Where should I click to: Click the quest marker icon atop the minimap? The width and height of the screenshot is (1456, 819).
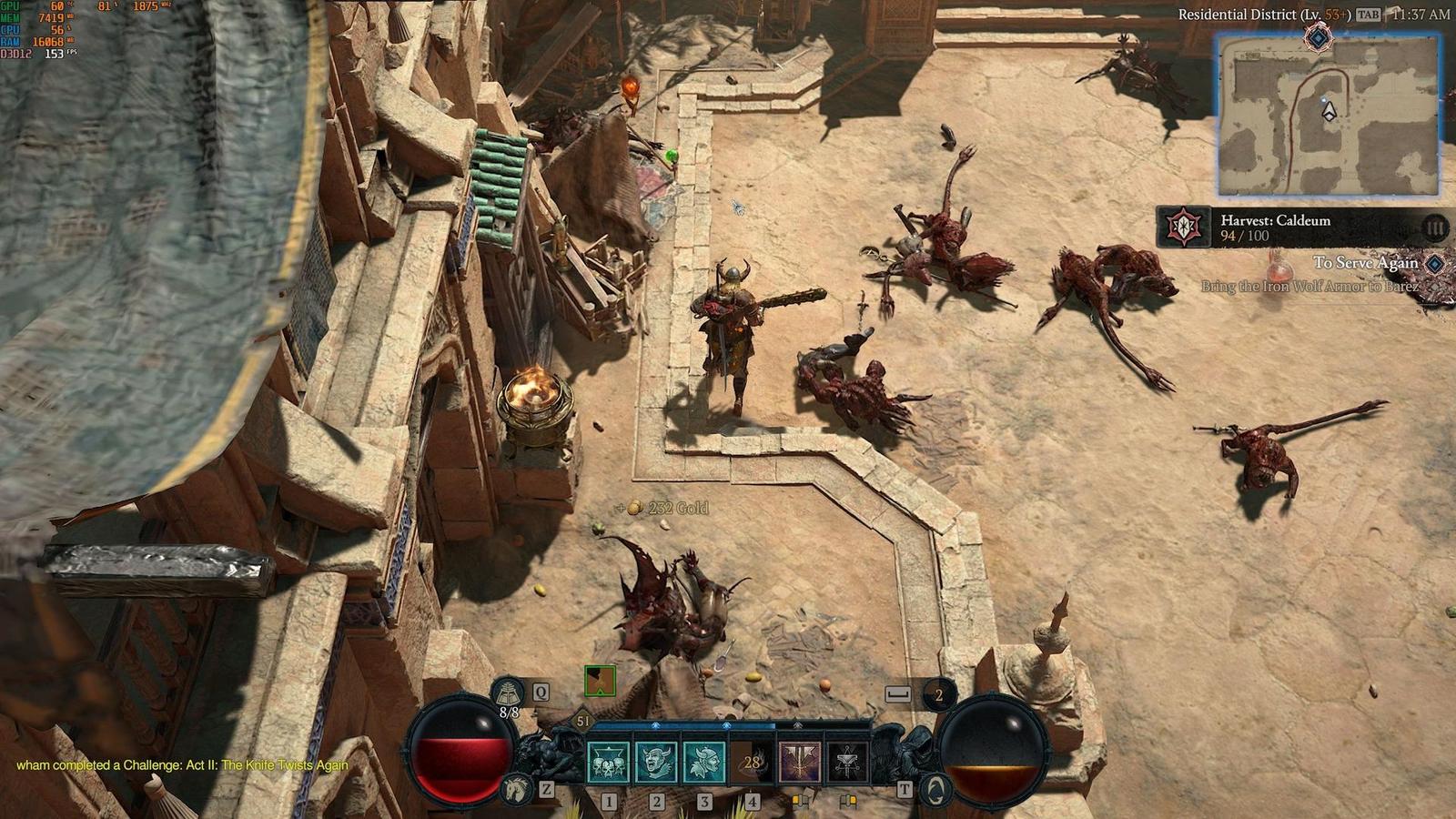1318,38
